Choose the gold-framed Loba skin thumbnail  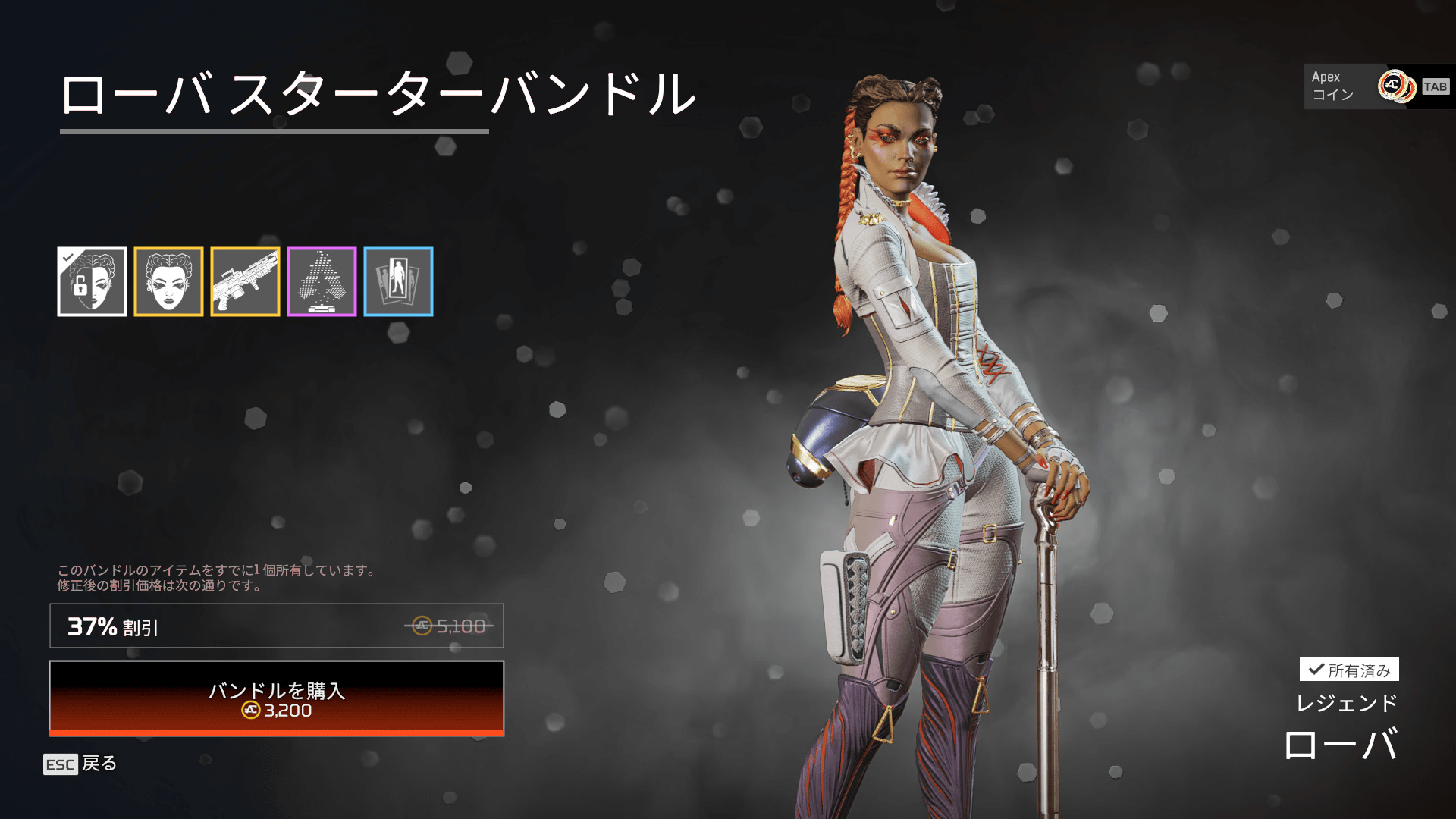pos(168,281)
